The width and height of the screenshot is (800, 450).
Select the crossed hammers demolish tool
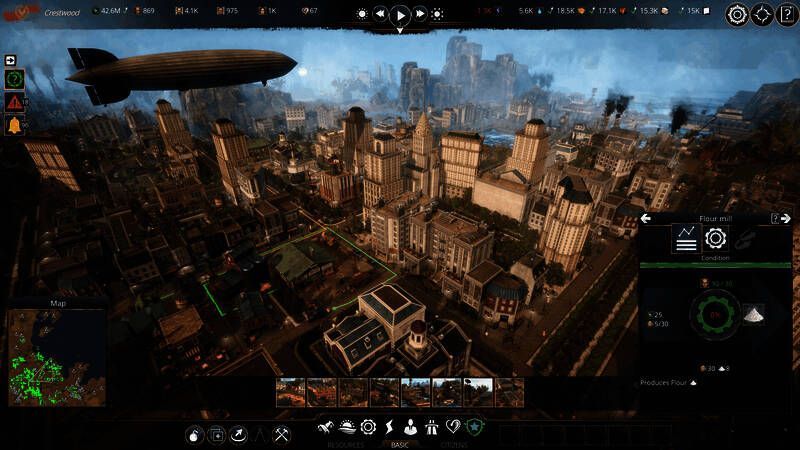click(x=281, y=435)
